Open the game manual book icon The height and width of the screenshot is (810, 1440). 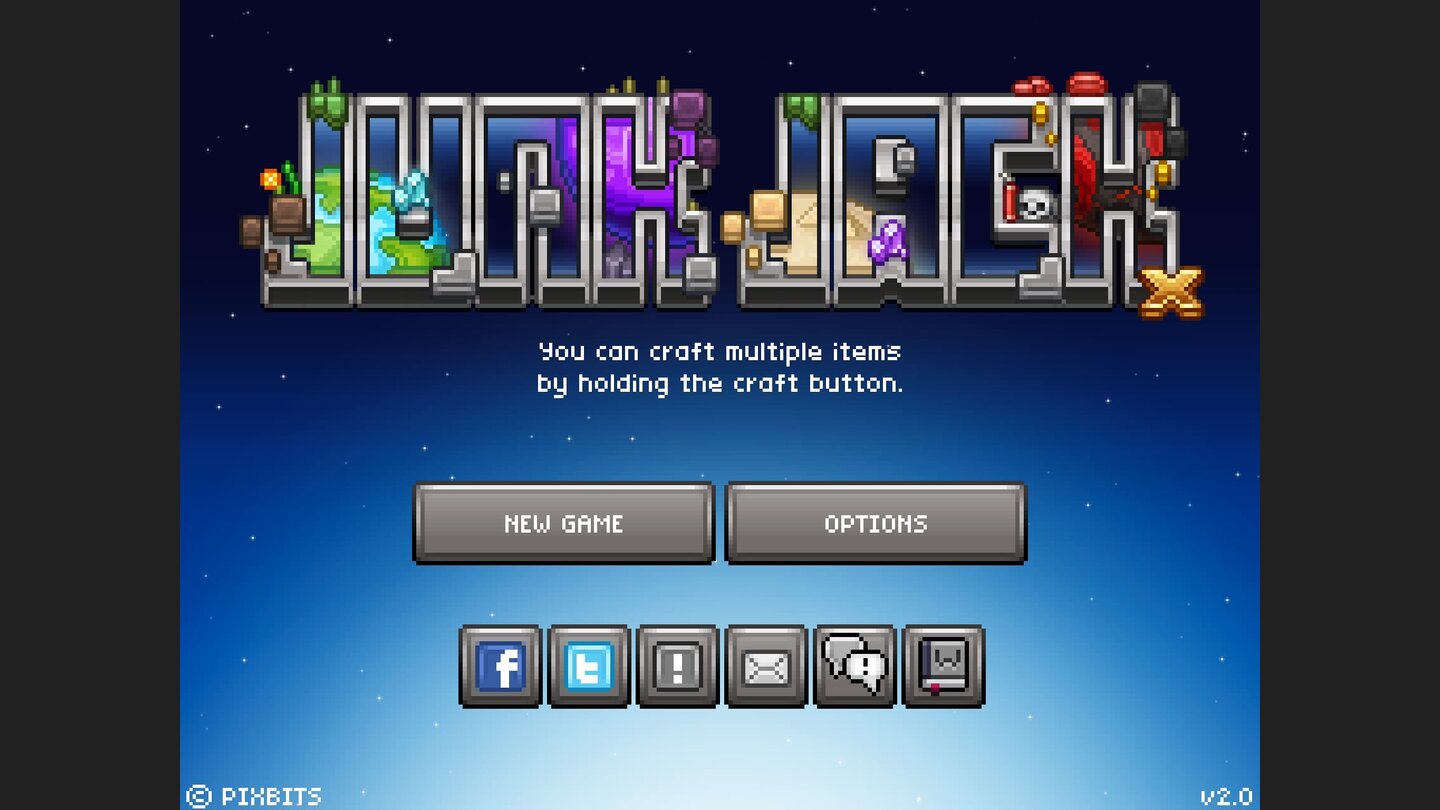(x=941, y=664)
